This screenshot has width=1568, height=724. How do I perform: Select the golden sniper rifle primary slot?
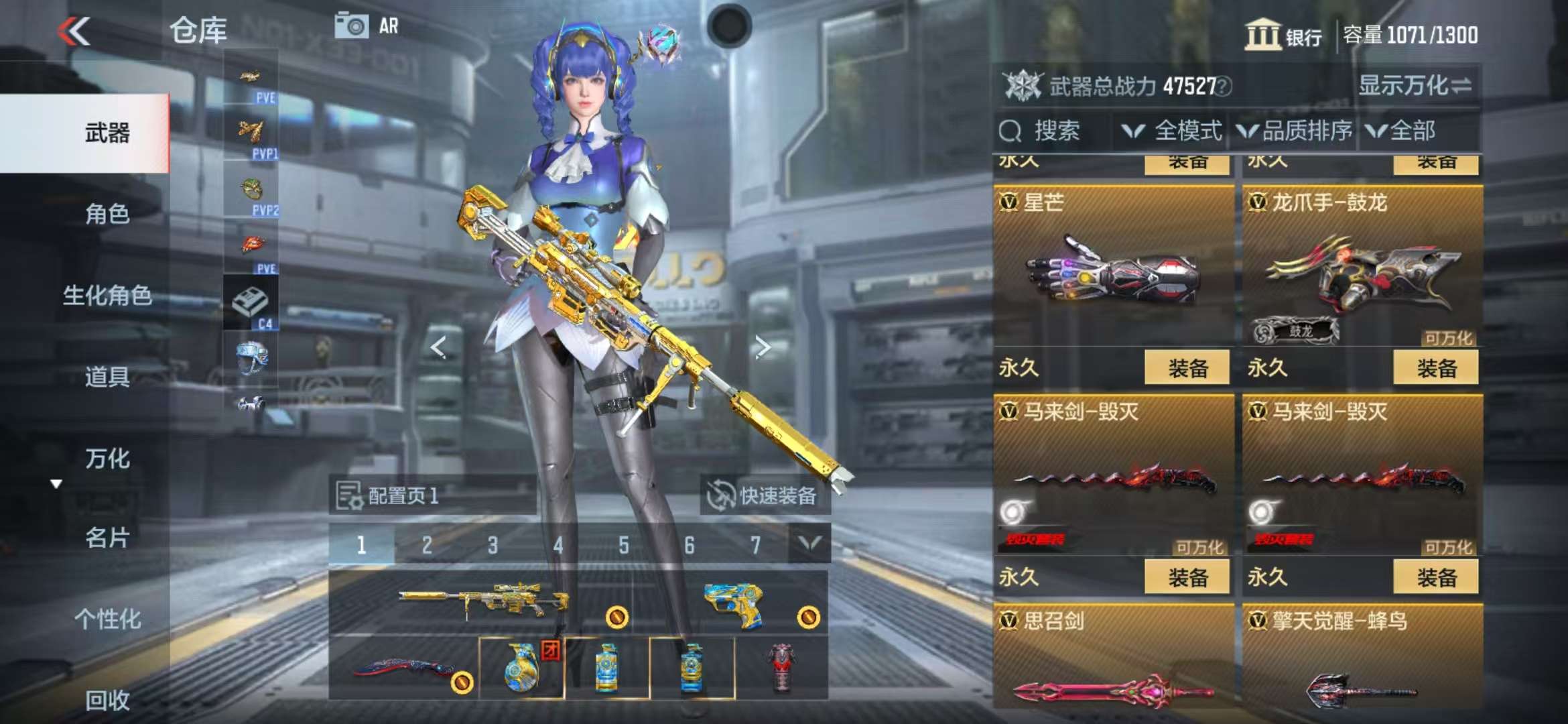click(x=482, y=601)
